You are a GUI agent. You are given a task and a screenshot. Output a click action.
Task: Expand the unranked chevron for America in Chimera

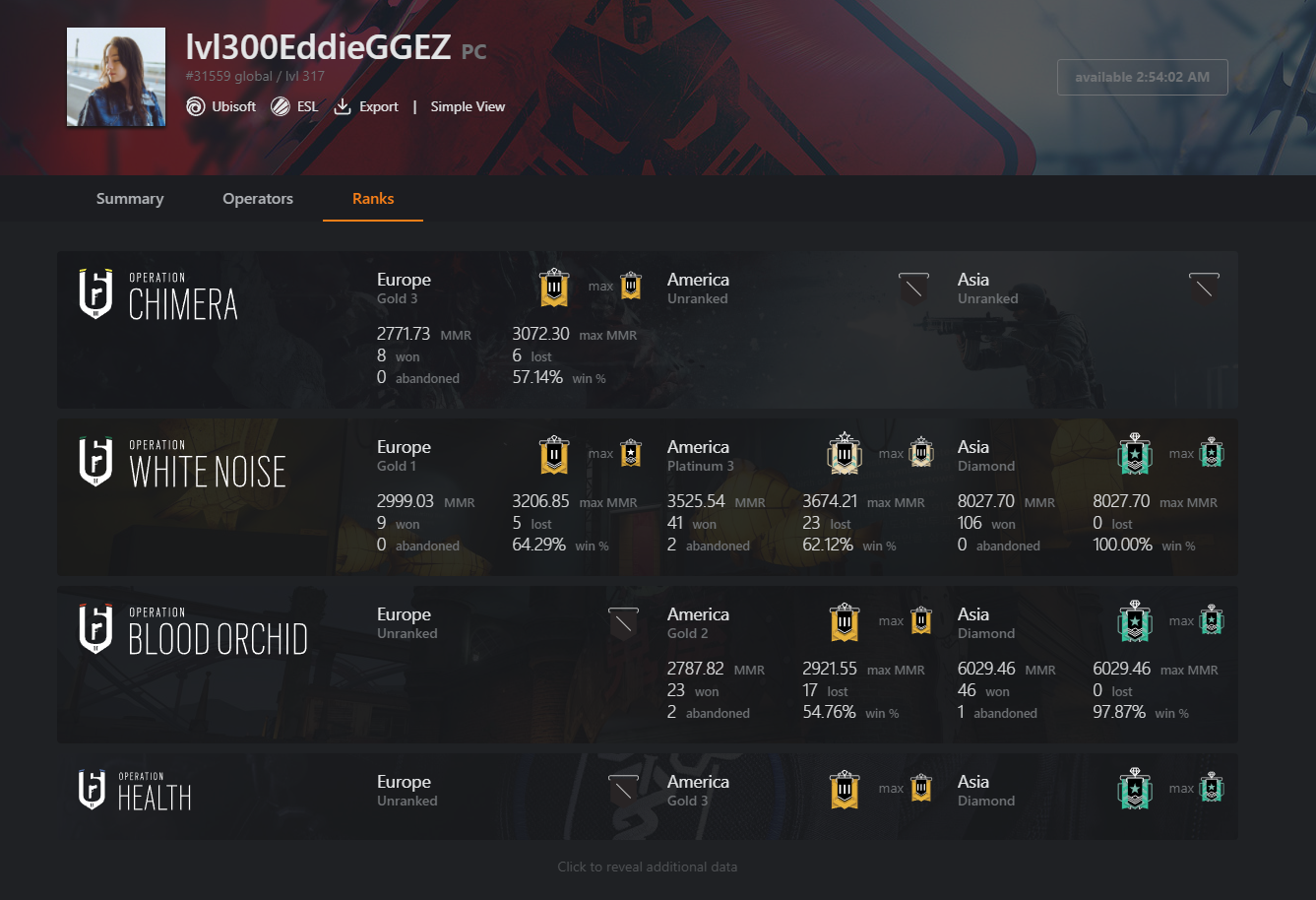point(913,288)
